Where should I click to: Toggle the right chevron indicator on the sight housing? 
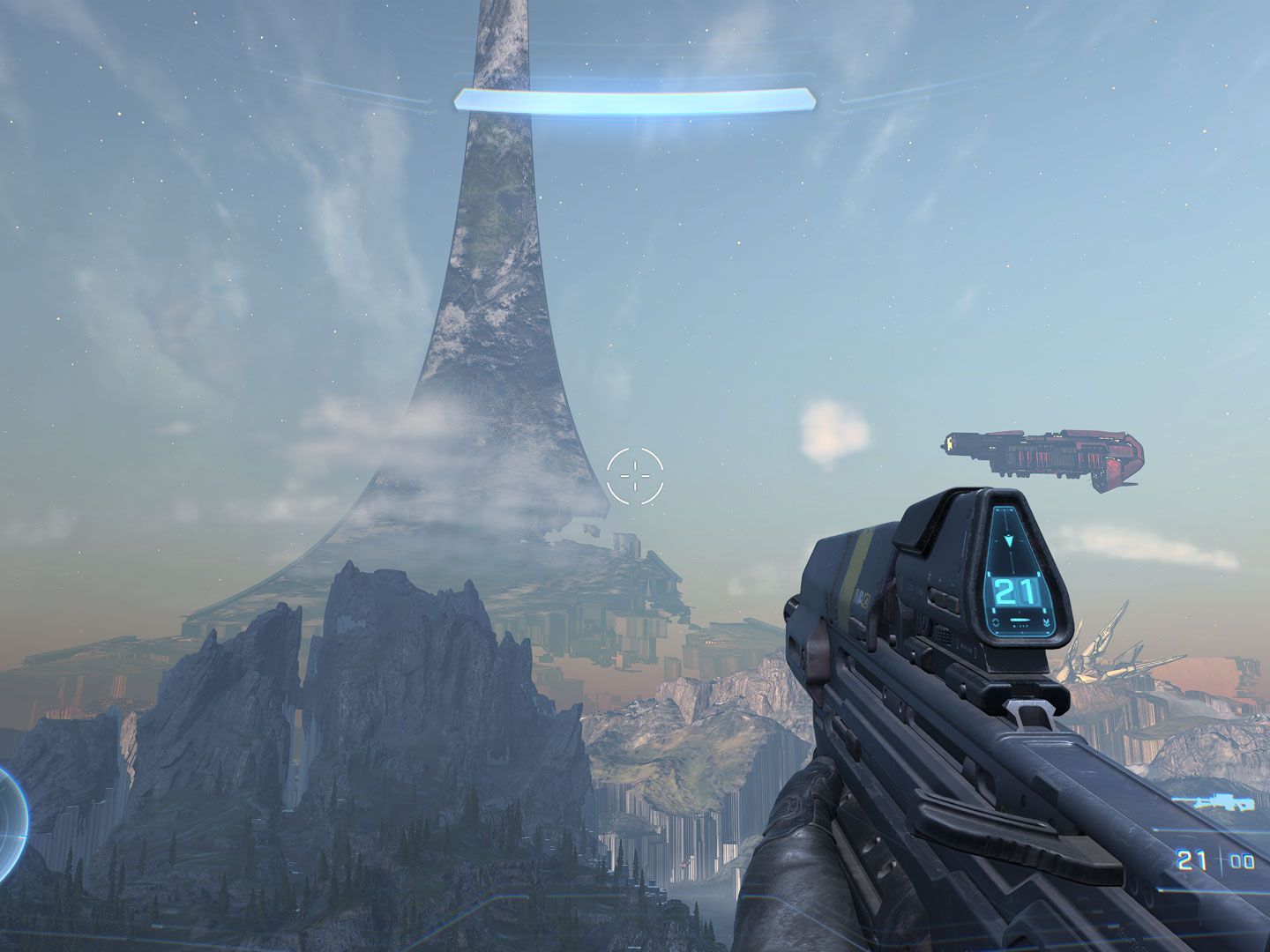point(1047,621)
